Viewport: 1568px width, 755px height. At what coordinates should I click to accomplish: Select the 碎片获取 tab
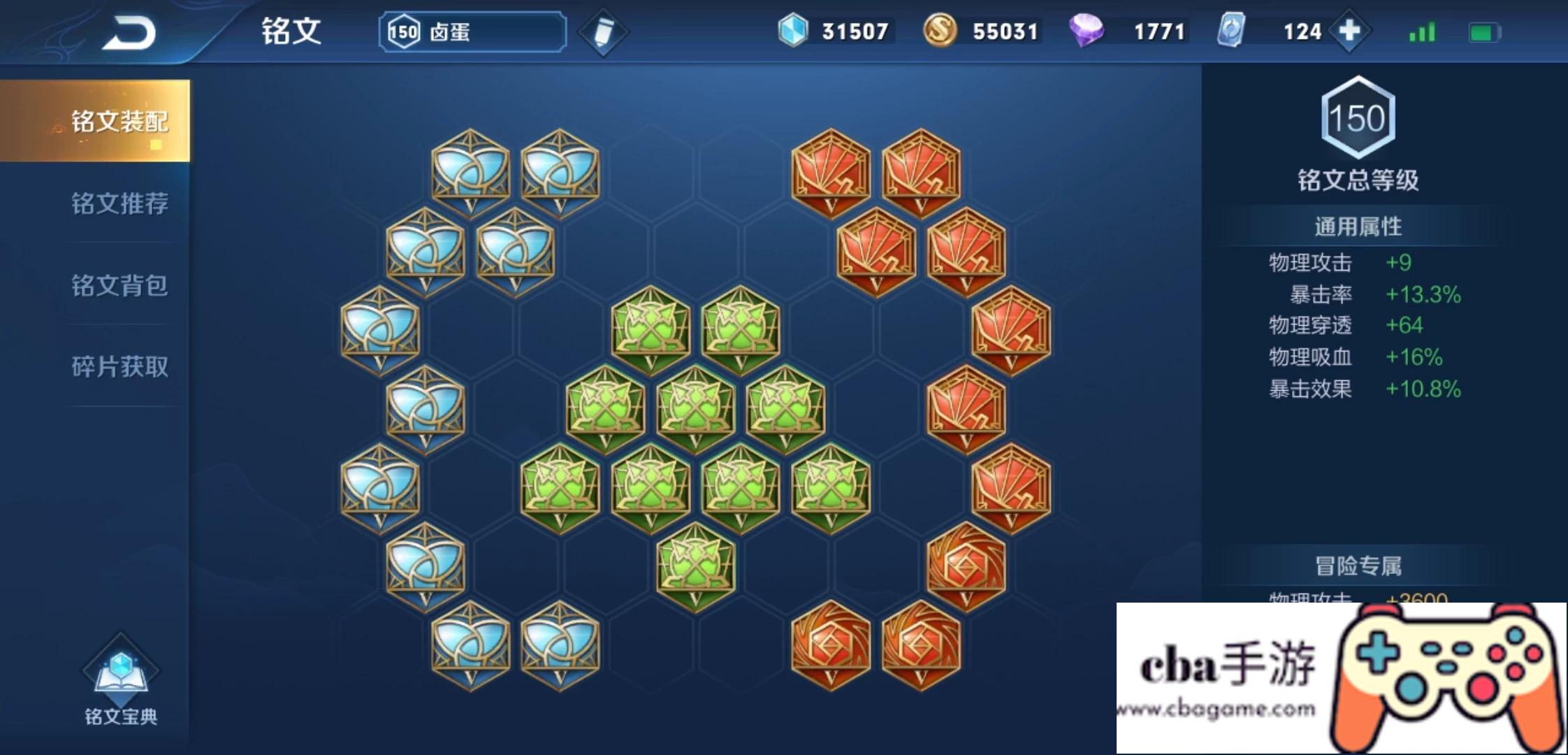click(x=119, y=366)
